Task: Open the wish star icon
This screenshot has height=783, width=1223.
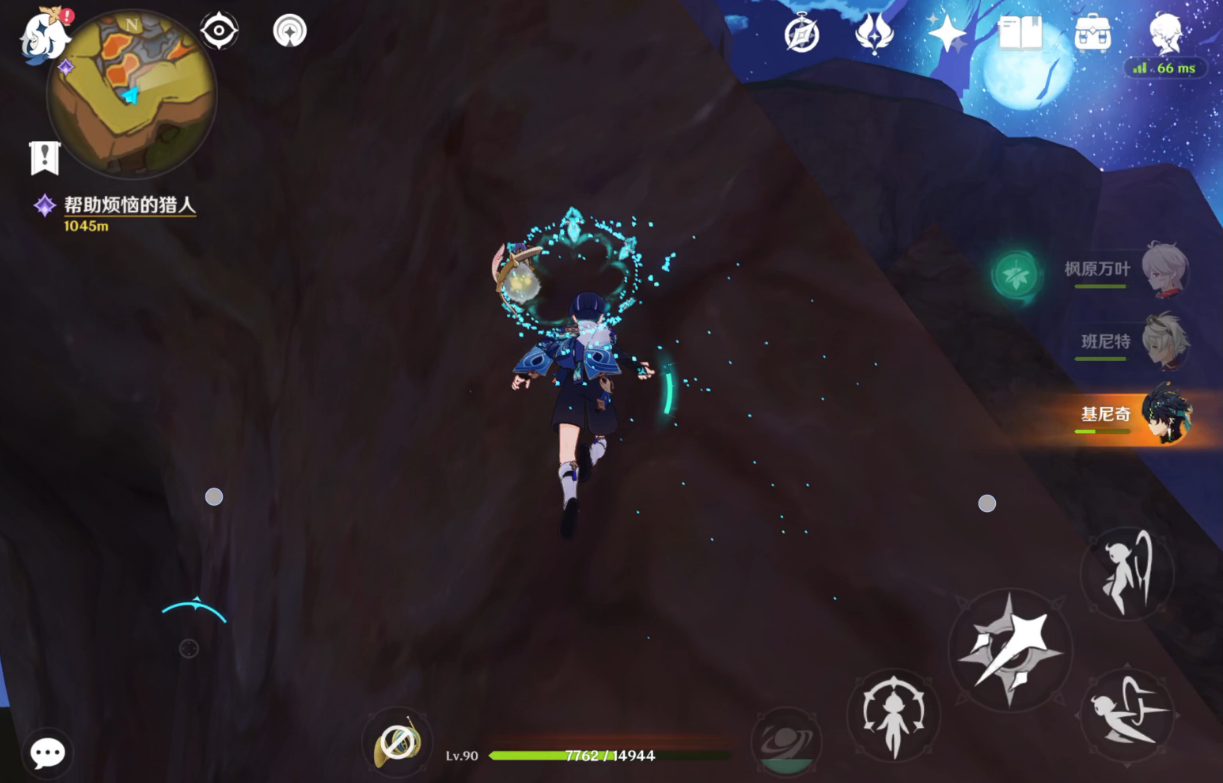Action: (x=945, y=34)
